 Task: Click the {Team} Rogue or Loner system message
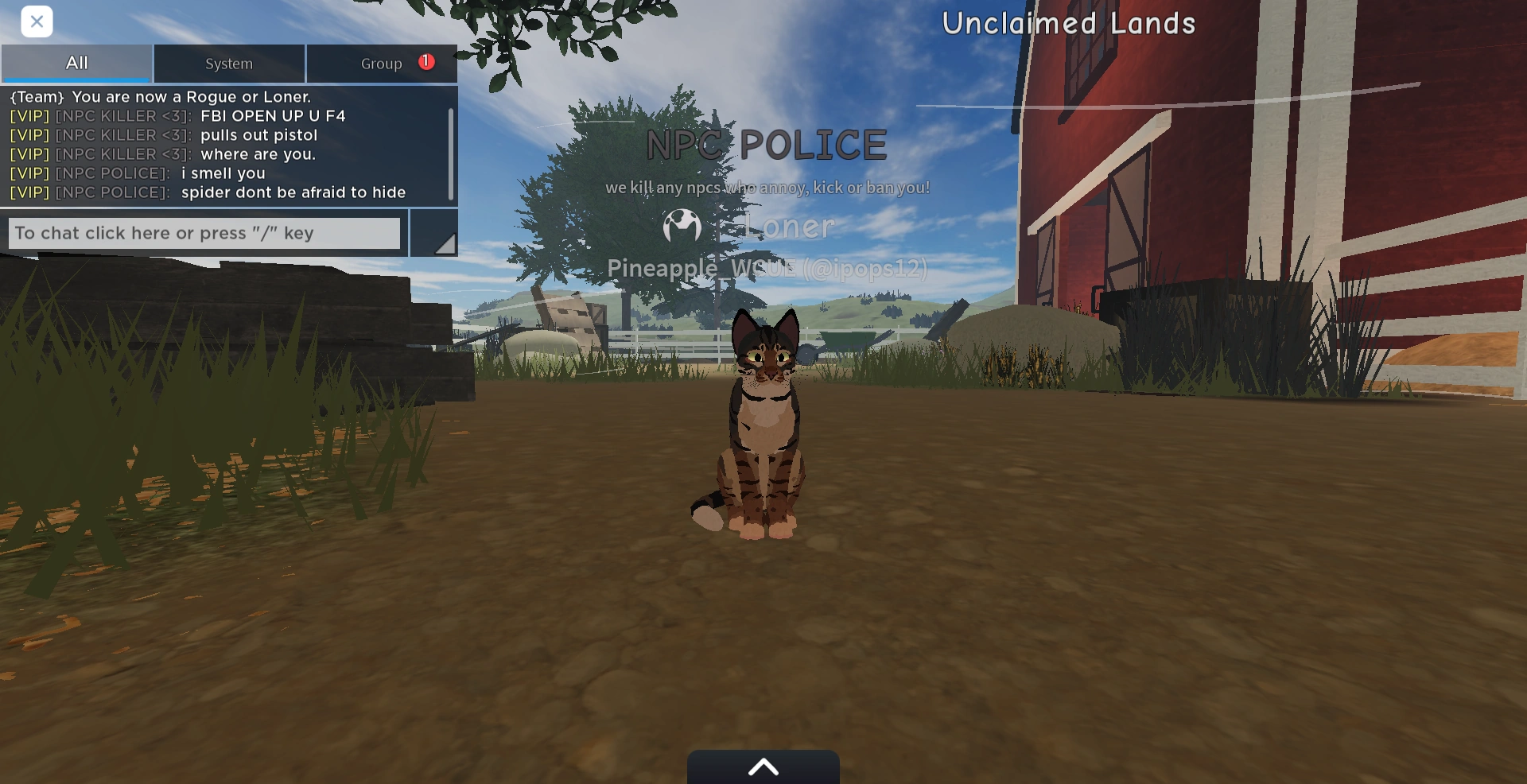tap(161, 96)
